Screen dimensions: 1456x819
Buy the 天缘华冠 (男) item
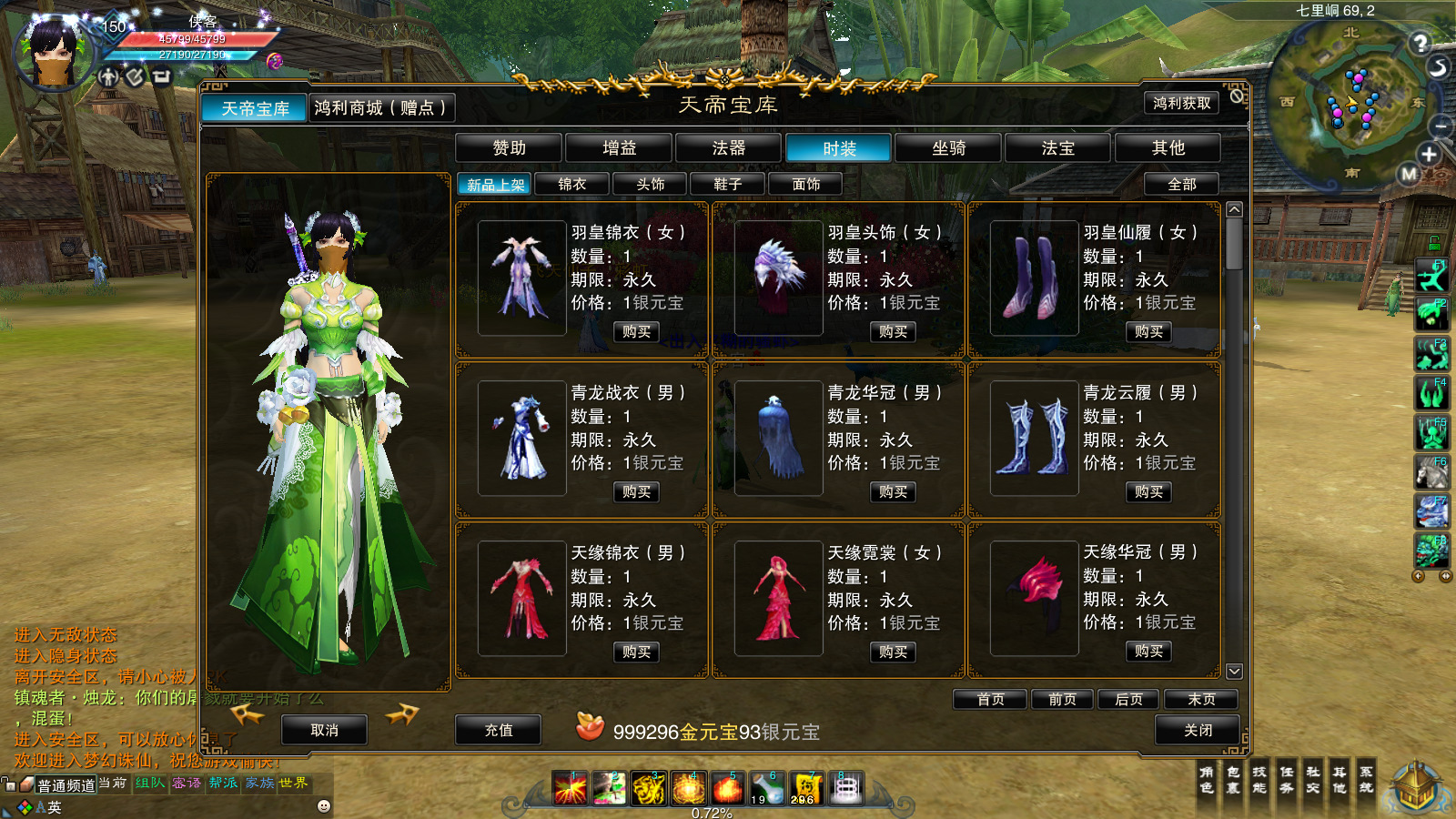pyautogui.click(x=1148, y=652)
